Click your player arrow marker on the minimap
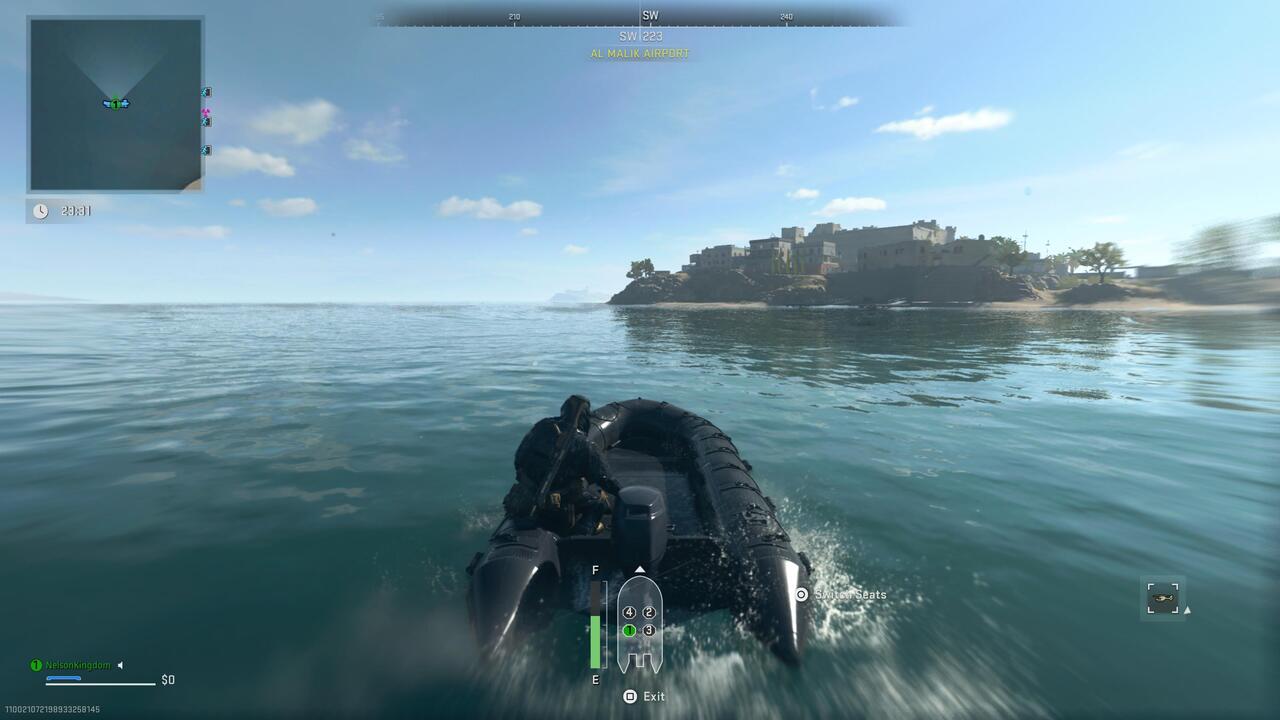Viewport: 1280px width, 720px height. 113,103
